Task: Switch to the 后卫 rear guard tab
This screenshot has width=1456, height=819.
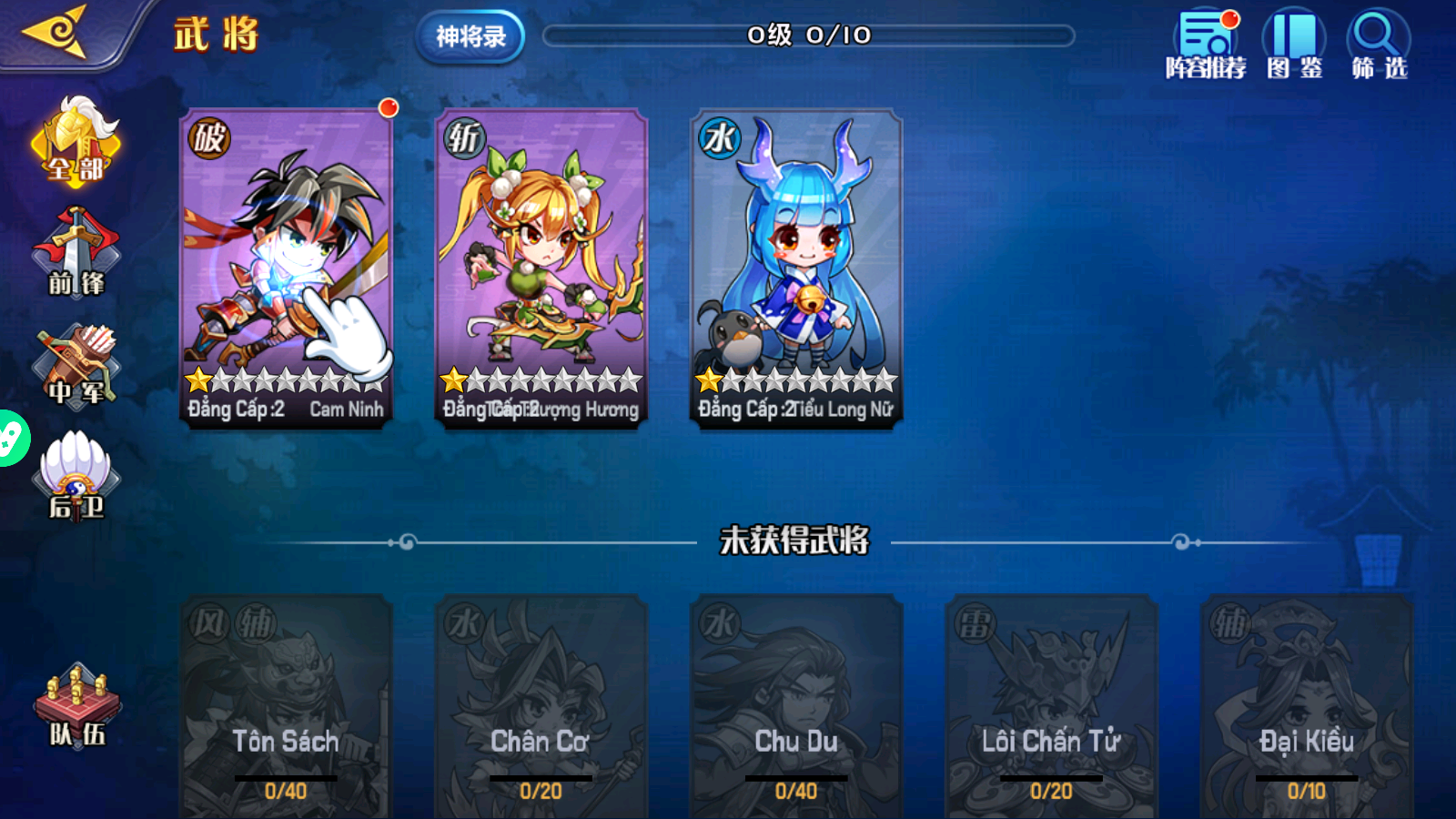Action: coord(76,477)
